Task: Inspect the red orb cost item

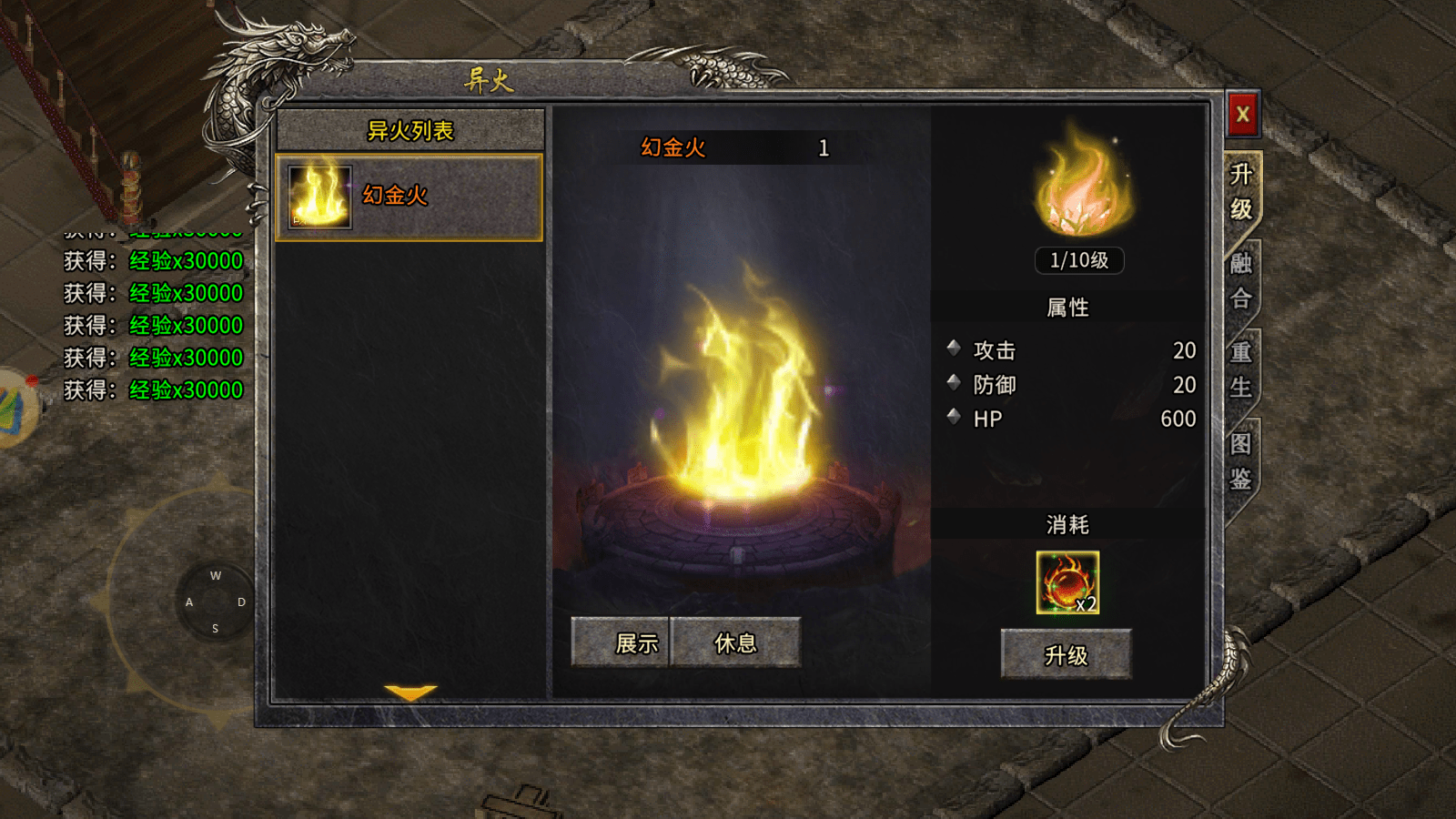Action: (1067, 582)
